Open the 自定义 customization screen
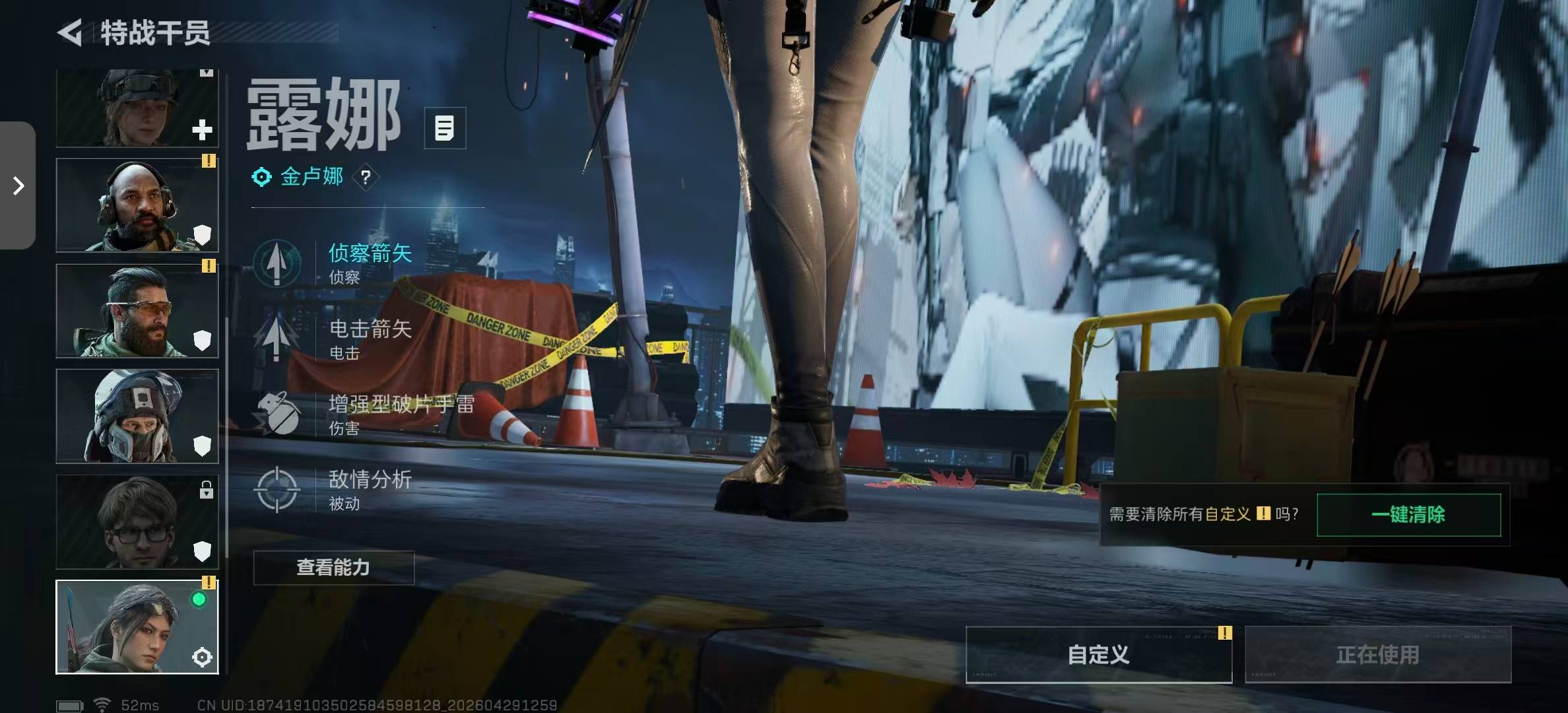1568x713 pixels. (1099, 654)
